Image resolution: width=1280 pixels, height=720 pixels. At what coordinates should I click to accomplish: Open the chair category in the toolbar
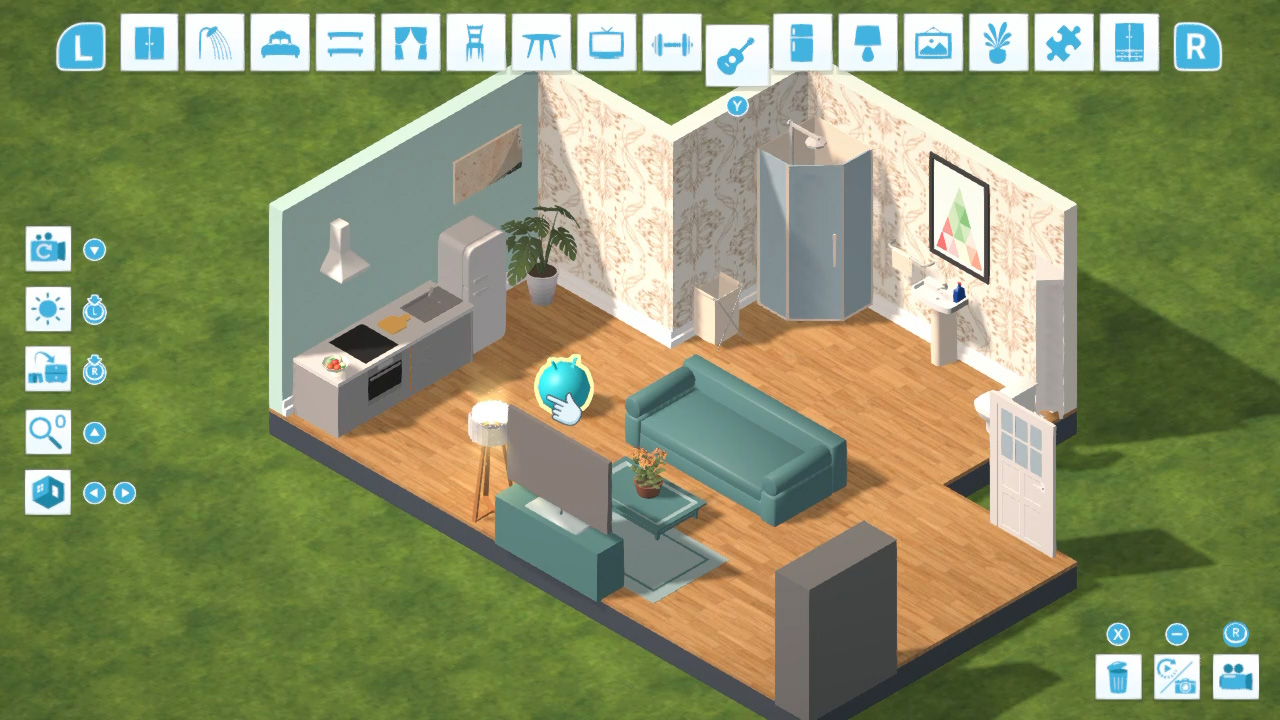(x=475, y=45)
